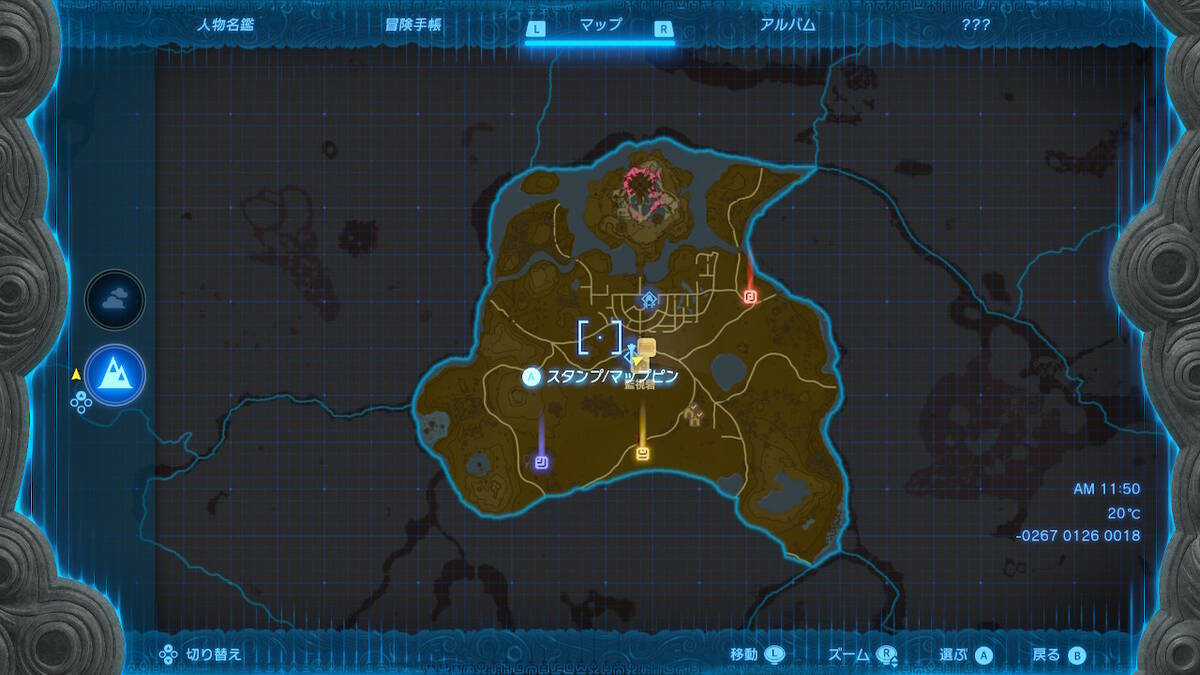
Task: Pick the yellow shrine marker on the map
Action: tap(643, 455)
